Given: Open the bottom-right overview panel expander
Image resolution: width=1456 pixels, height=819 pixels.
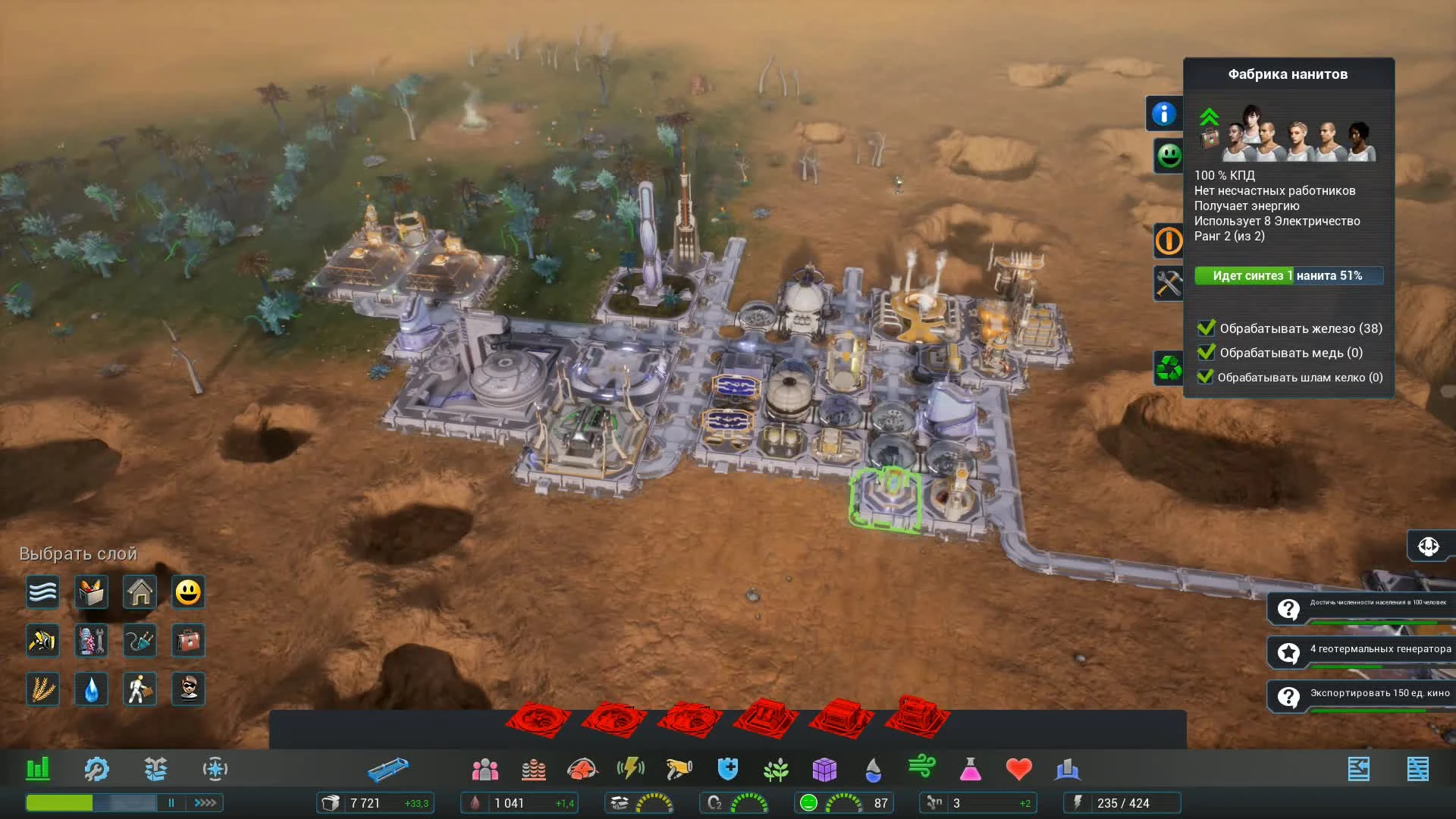Looking at the screenshot, I should [x=1419, y=768].
